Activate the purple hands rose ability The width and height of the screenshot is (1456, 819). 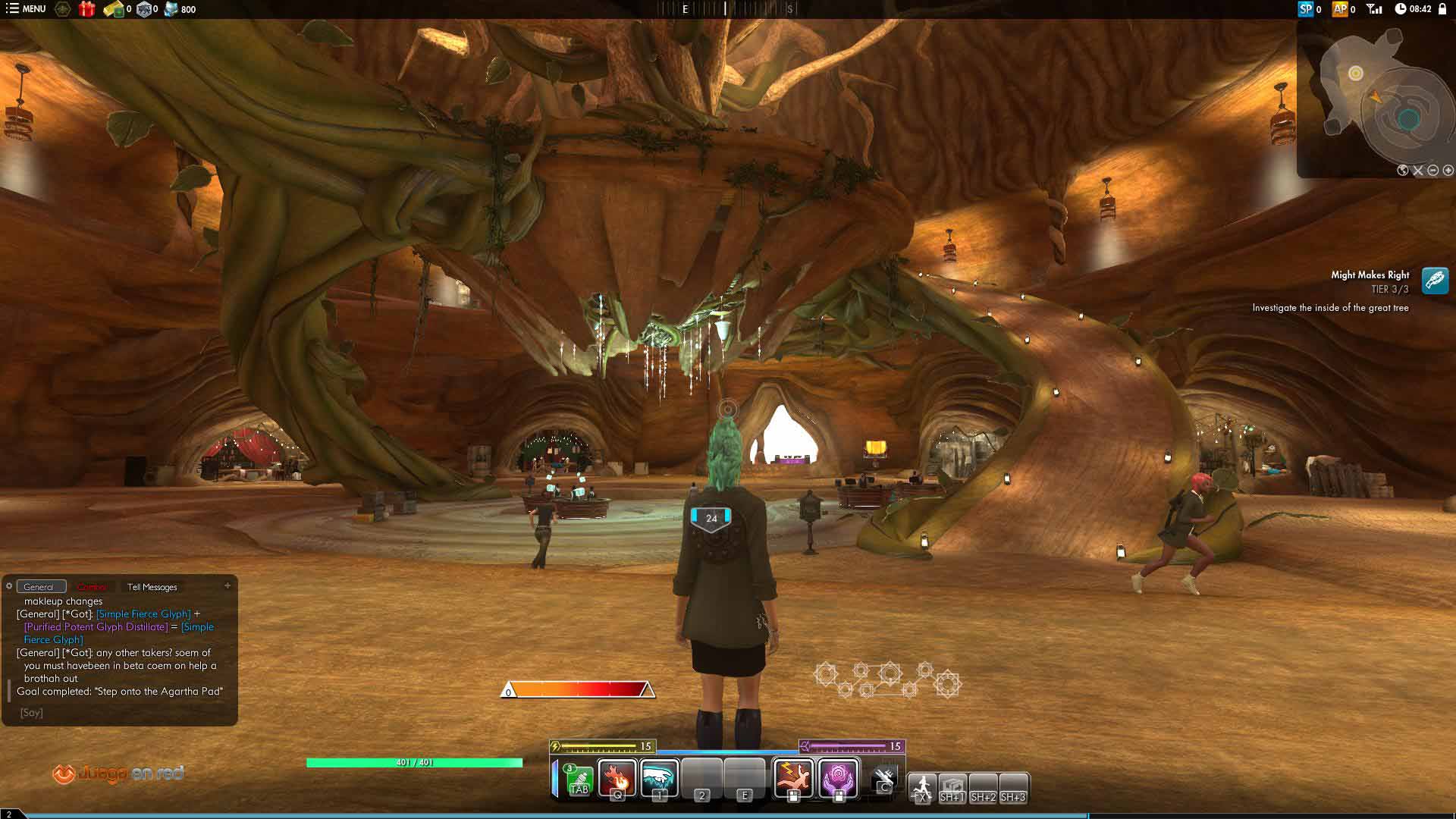click(839, 777)
